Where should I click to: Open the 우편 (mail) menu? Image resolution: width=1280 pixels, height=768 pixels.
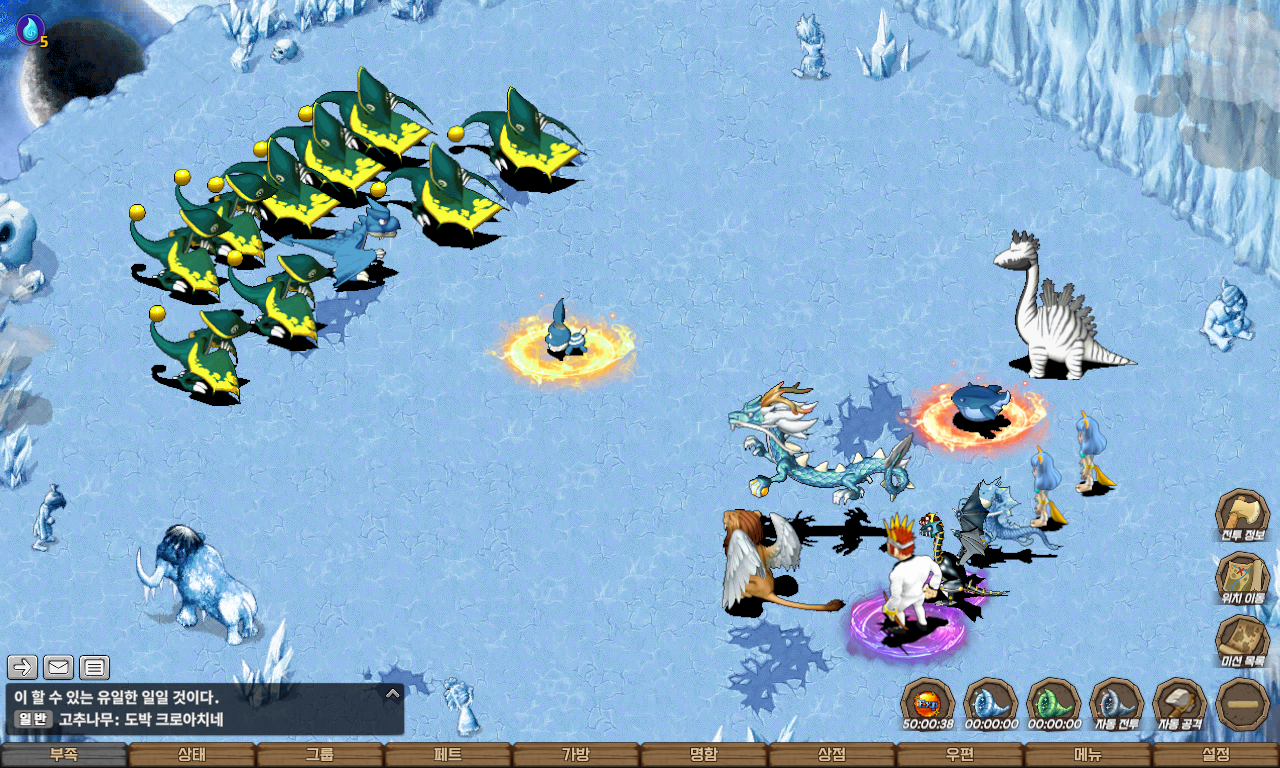(x=960, y=755)
